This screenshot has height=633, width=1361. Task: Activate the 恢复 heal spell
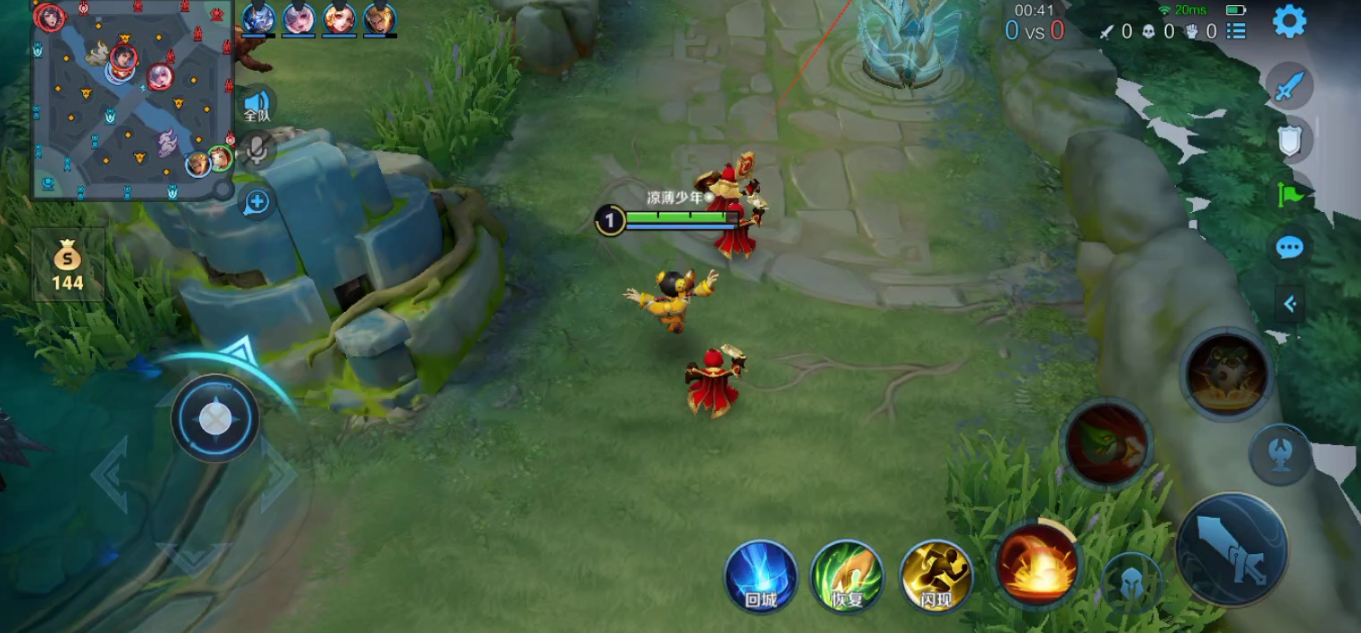847,575
